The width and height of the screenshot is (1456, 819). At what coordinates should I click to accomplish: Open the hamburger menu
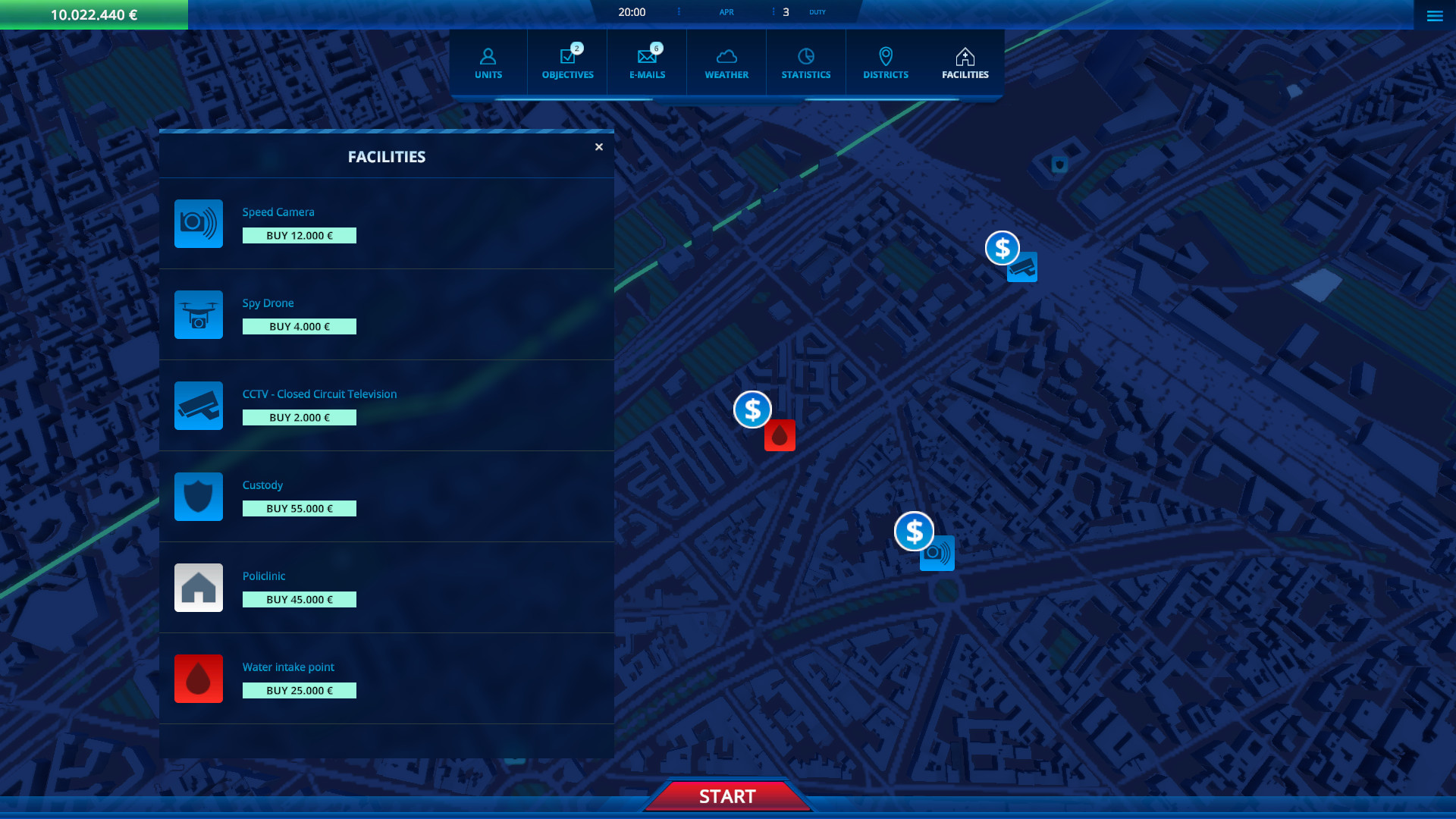tap(1434, 15)
